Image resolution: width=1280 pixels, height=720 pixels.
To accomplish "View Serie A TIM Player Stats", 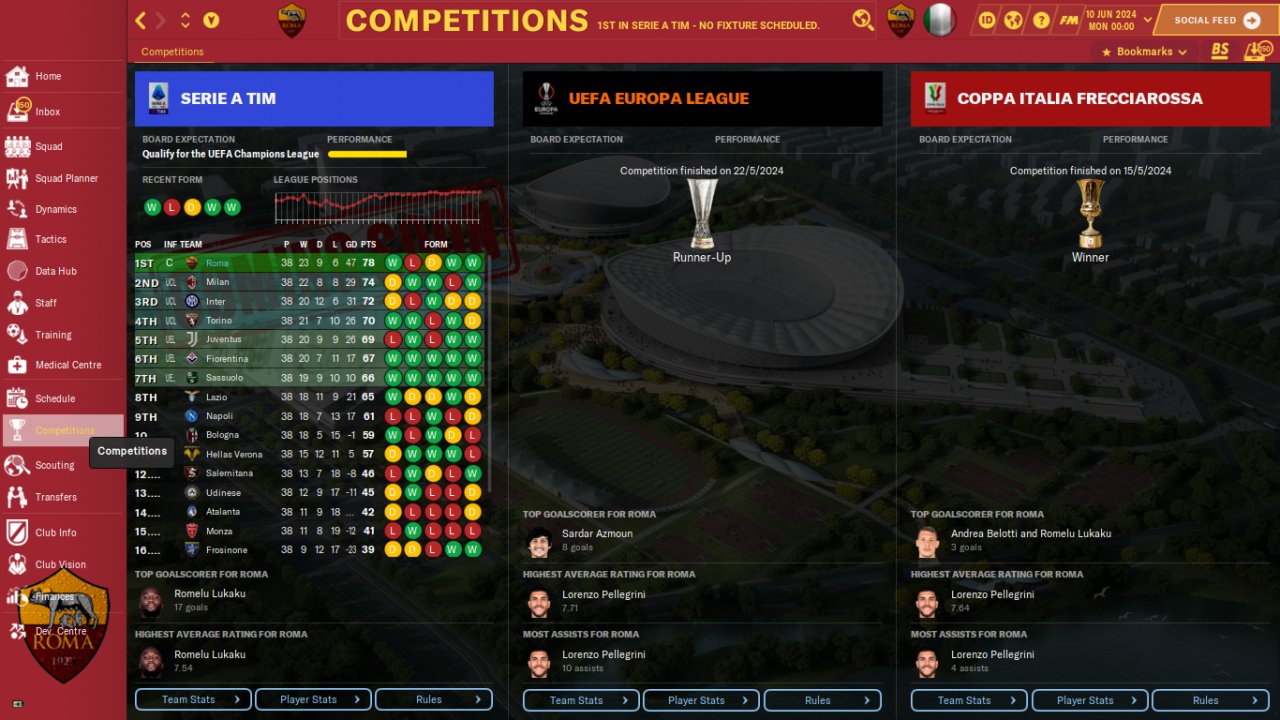I will click(x=313, y=699).
